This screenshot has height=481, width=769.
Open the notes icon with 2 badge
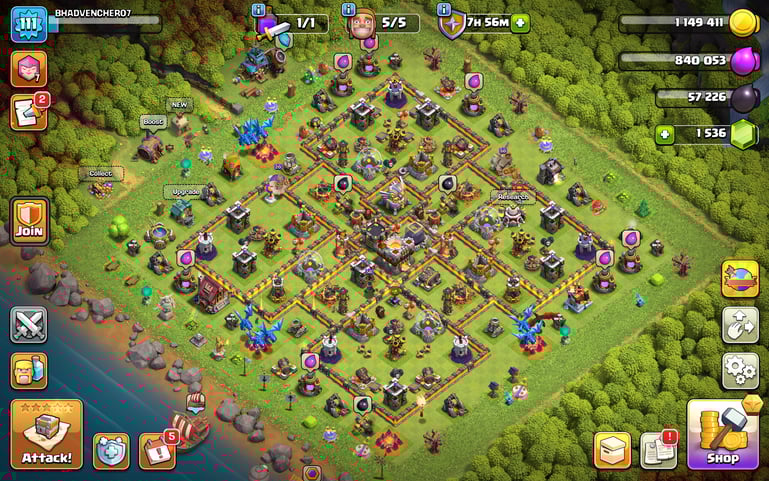29,111
